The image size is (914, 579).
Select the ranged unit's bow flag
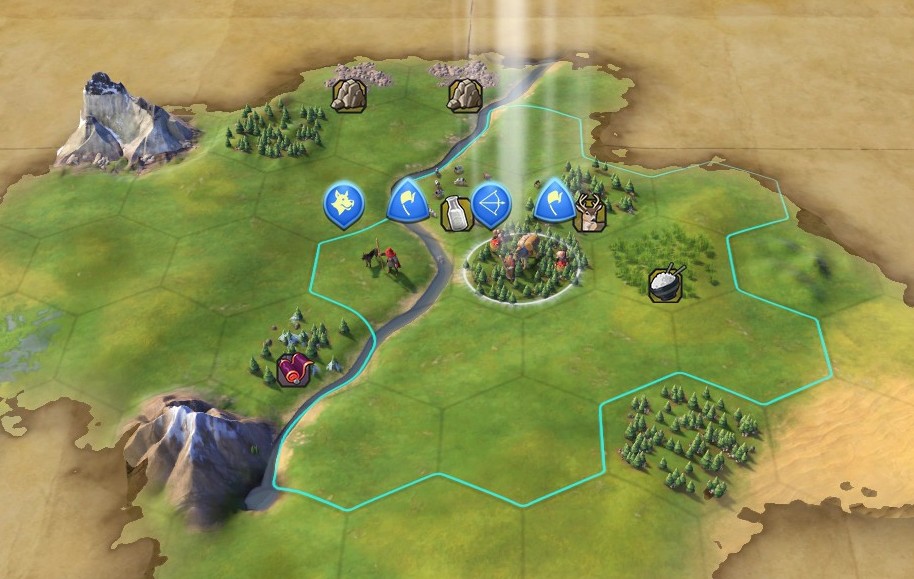(491, 204)
